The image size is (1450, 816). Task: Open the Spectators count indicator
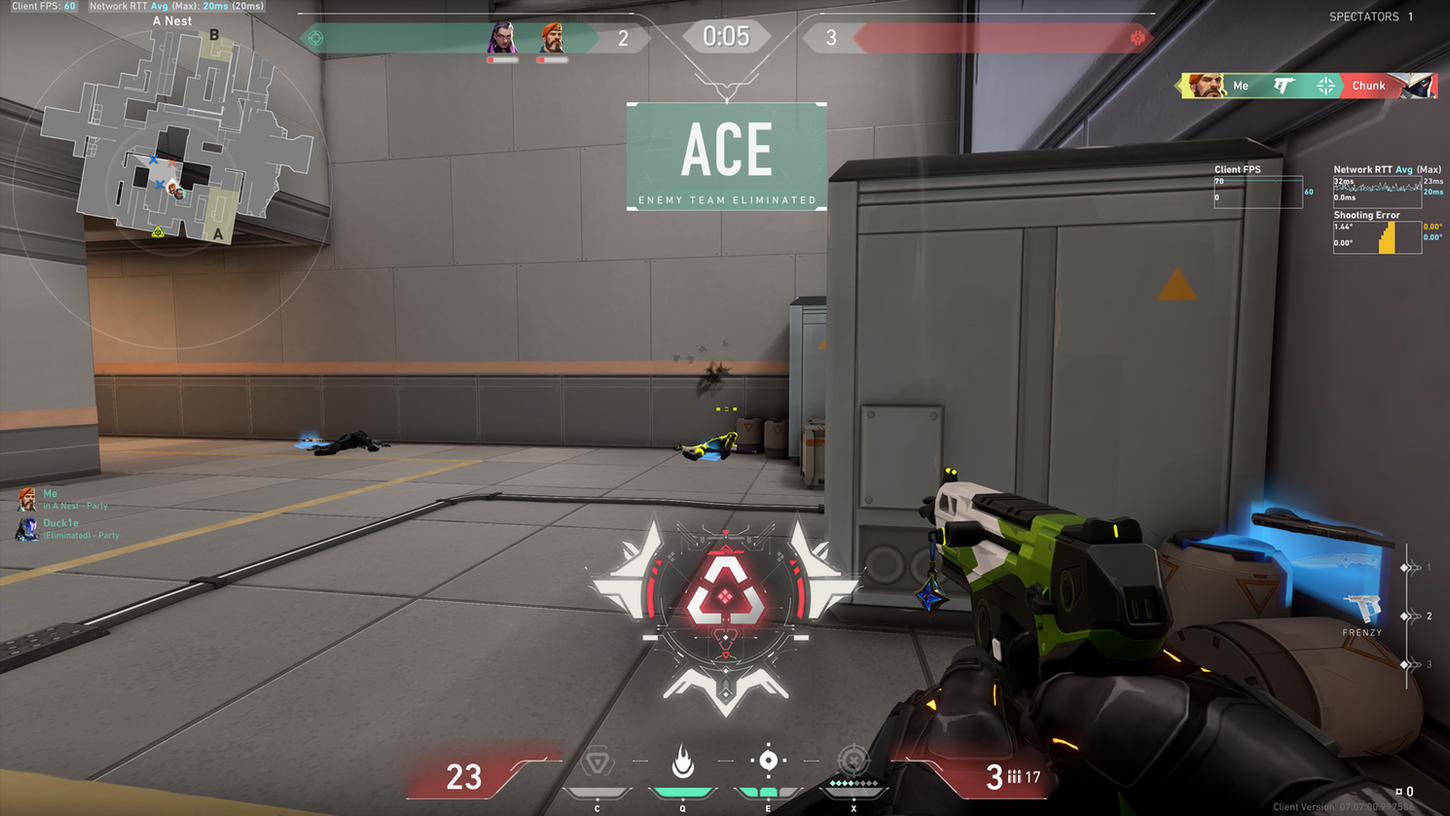tap(1370, 17)
